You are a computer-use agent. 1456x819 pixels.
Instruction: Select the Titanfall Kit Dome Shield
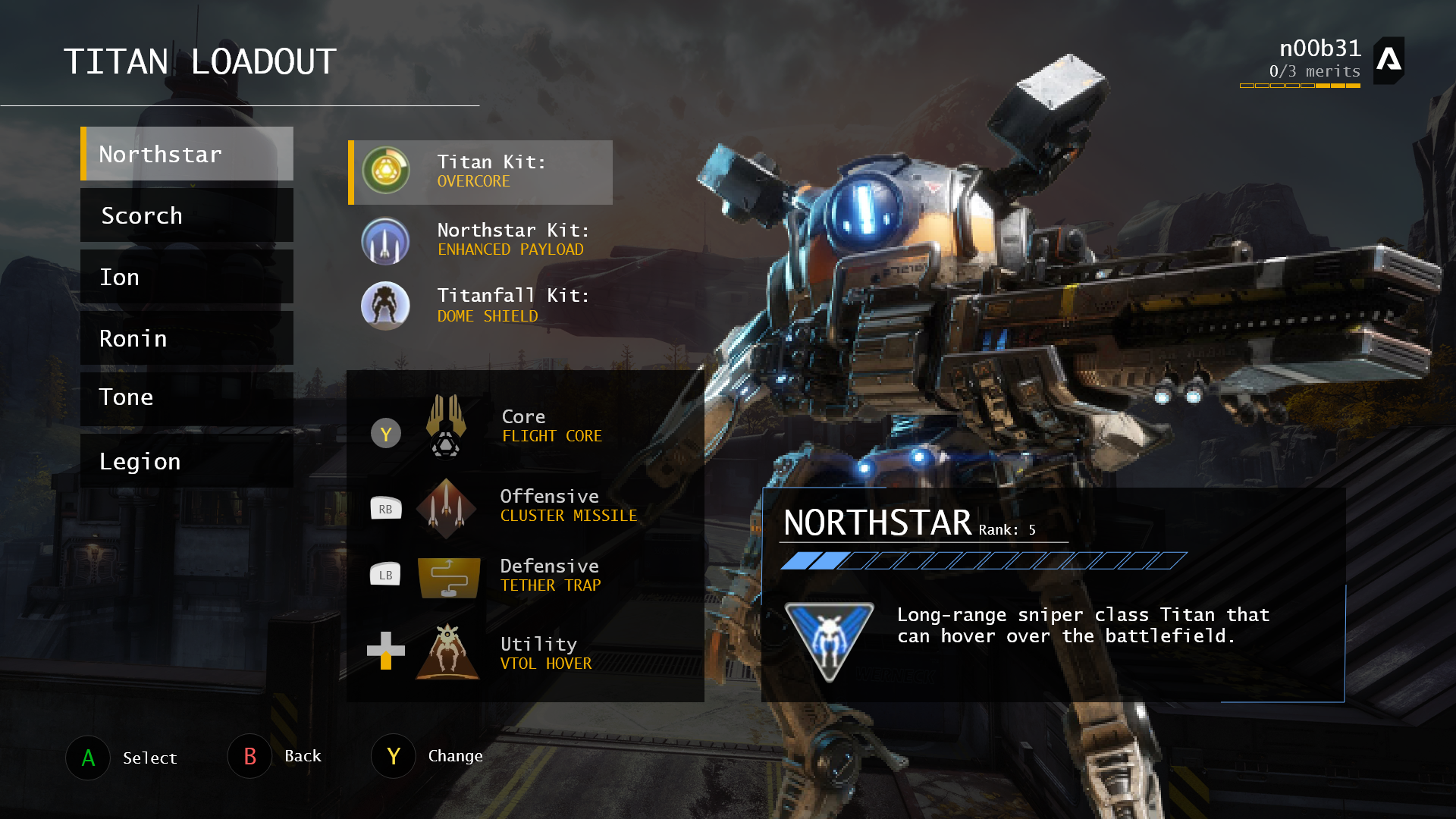[481, 305]
